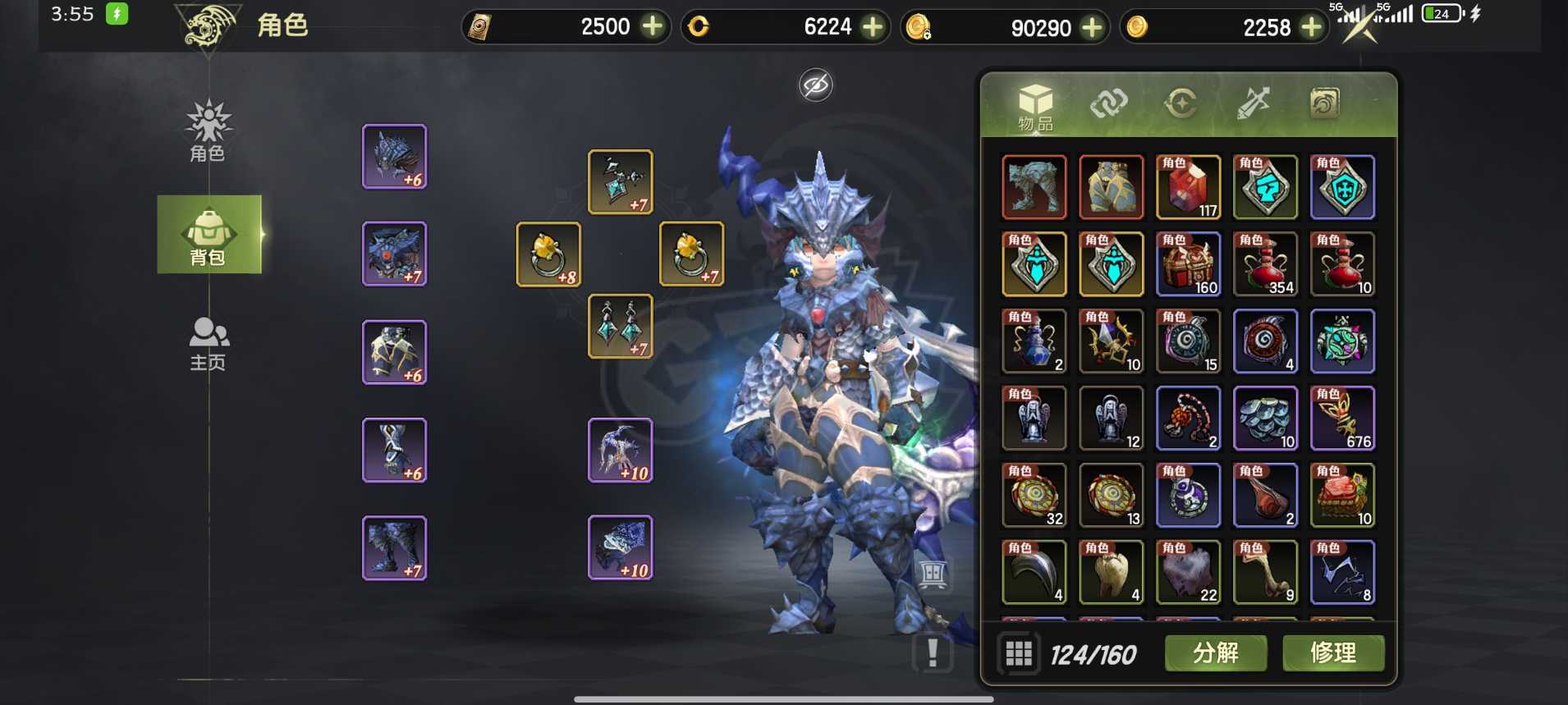Choose the earrings equipment slot +7
This screenshot has width=1568, height=705.
(621, 327)
